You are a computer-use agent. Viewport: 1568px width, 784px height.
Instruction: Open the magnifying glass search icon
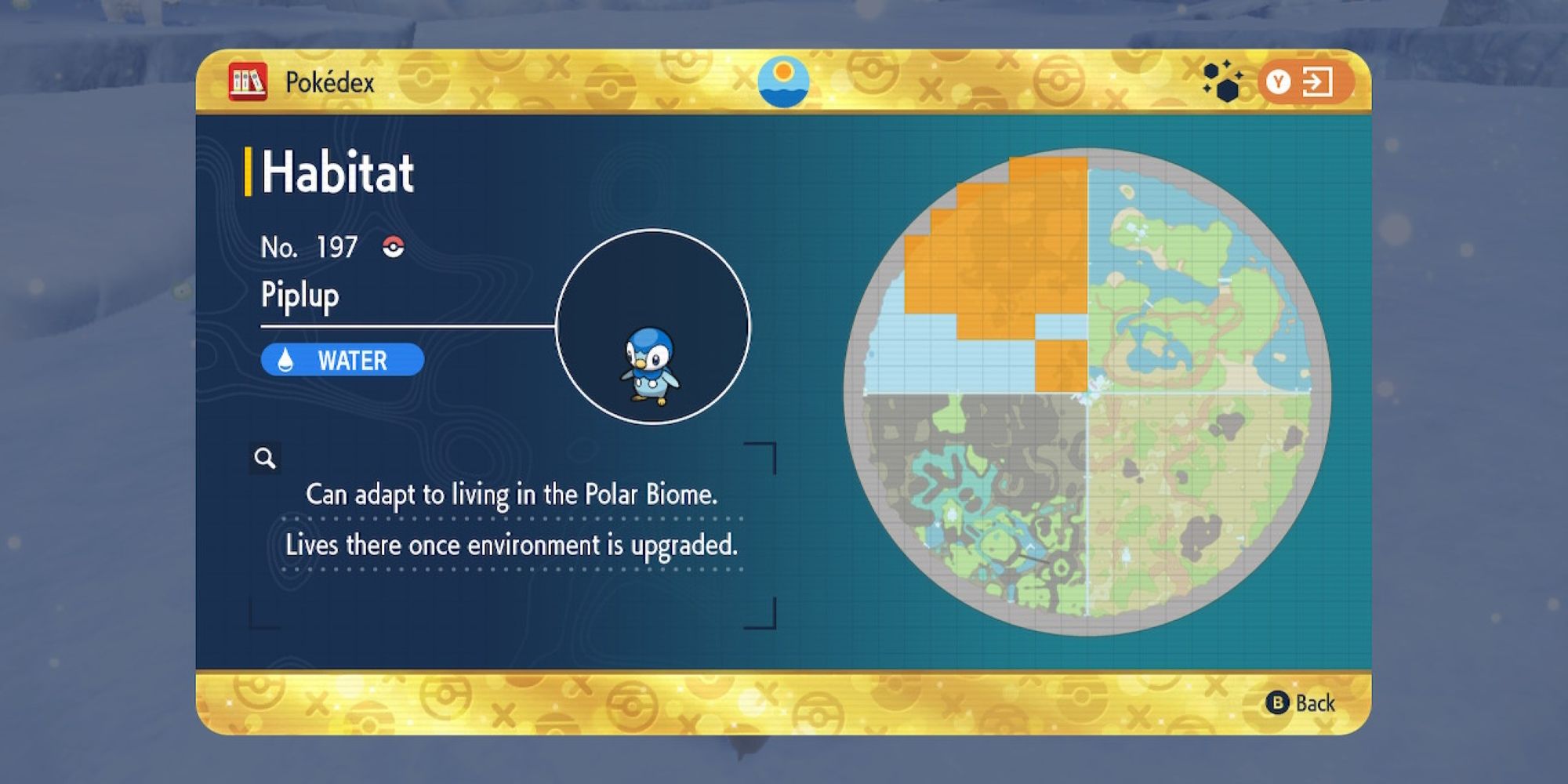266,459
